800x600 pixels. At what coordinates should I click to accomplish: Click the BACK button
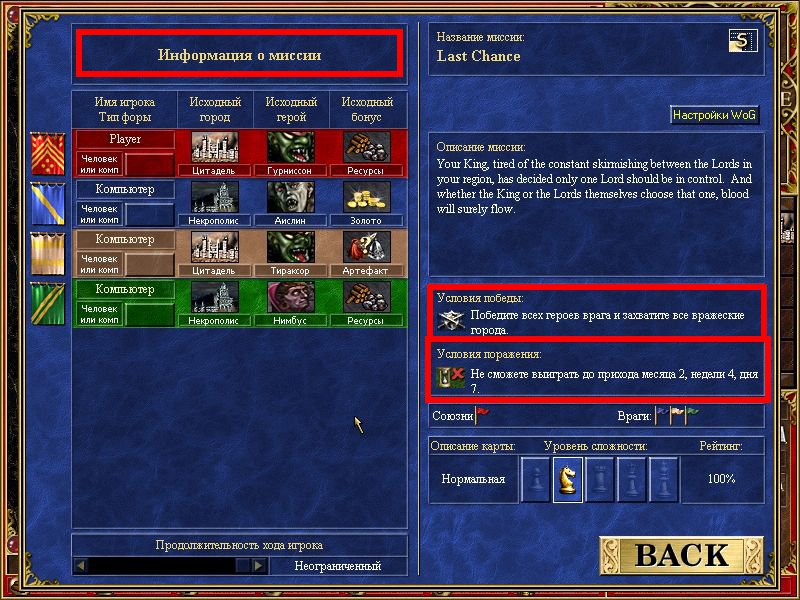click(x=682, y=554)
